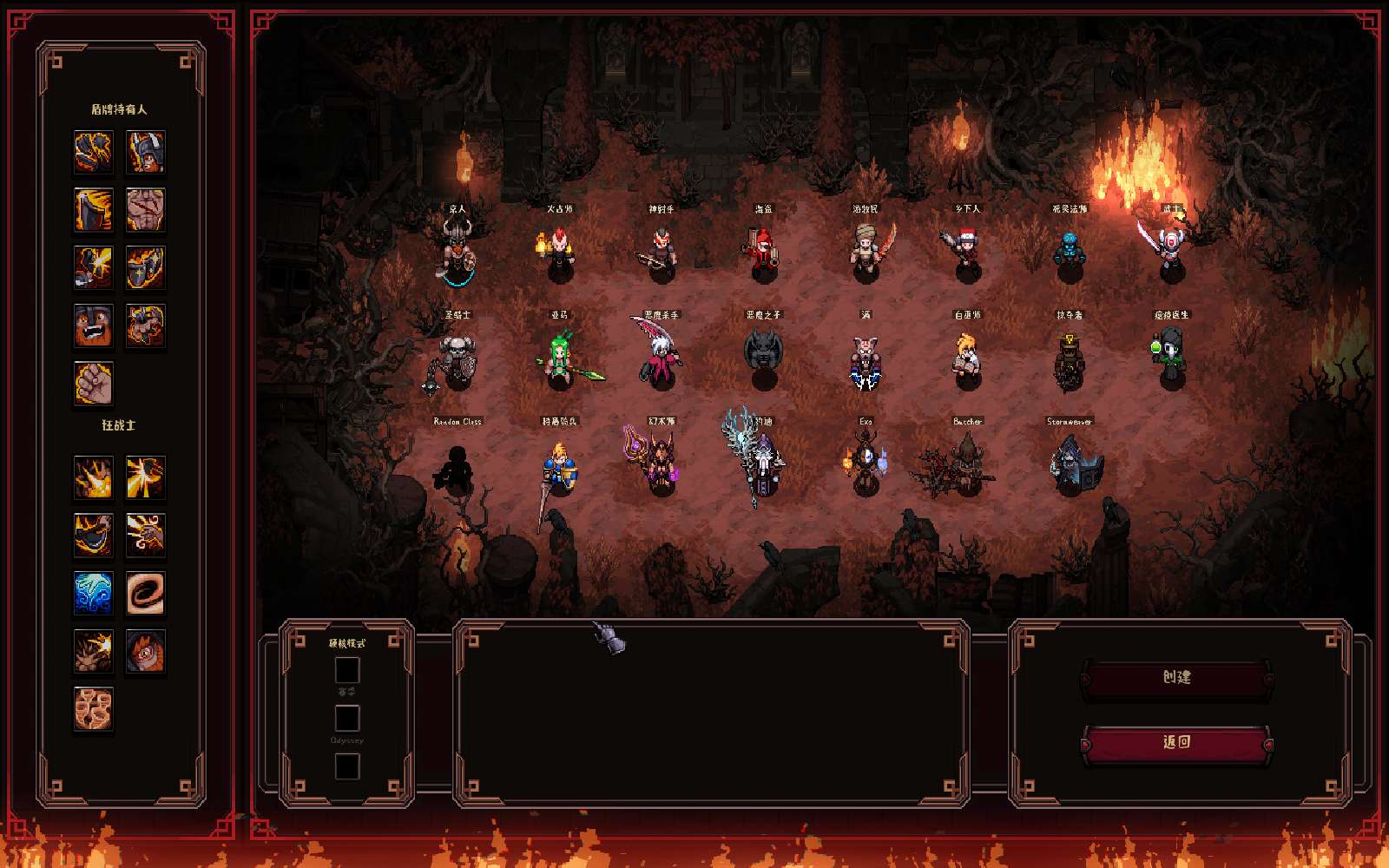Image resolution: width=1389 pixels, height=868 pixels.
Task: Click the blue water swirl skill icon under 狂战士
Action: [x=93, y=593]
